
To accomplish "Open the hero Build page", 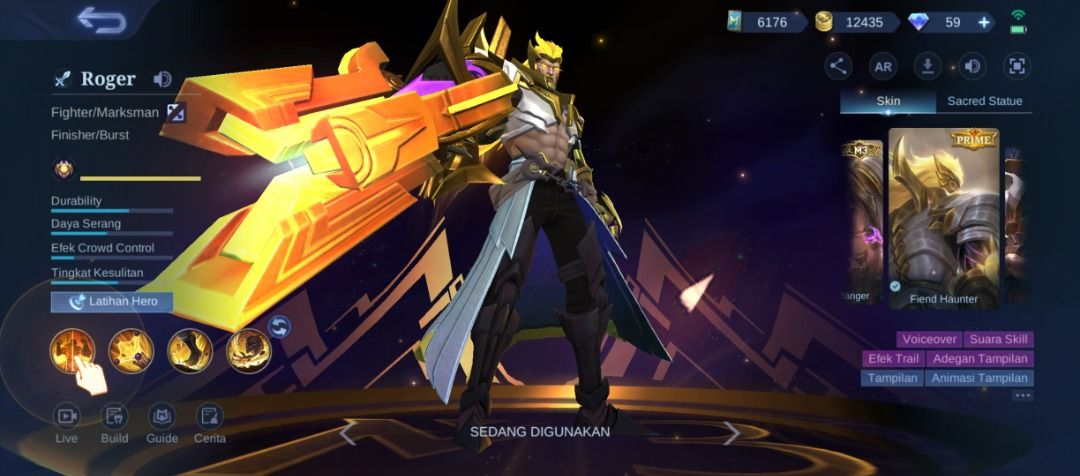I will [x=115, y=423].
